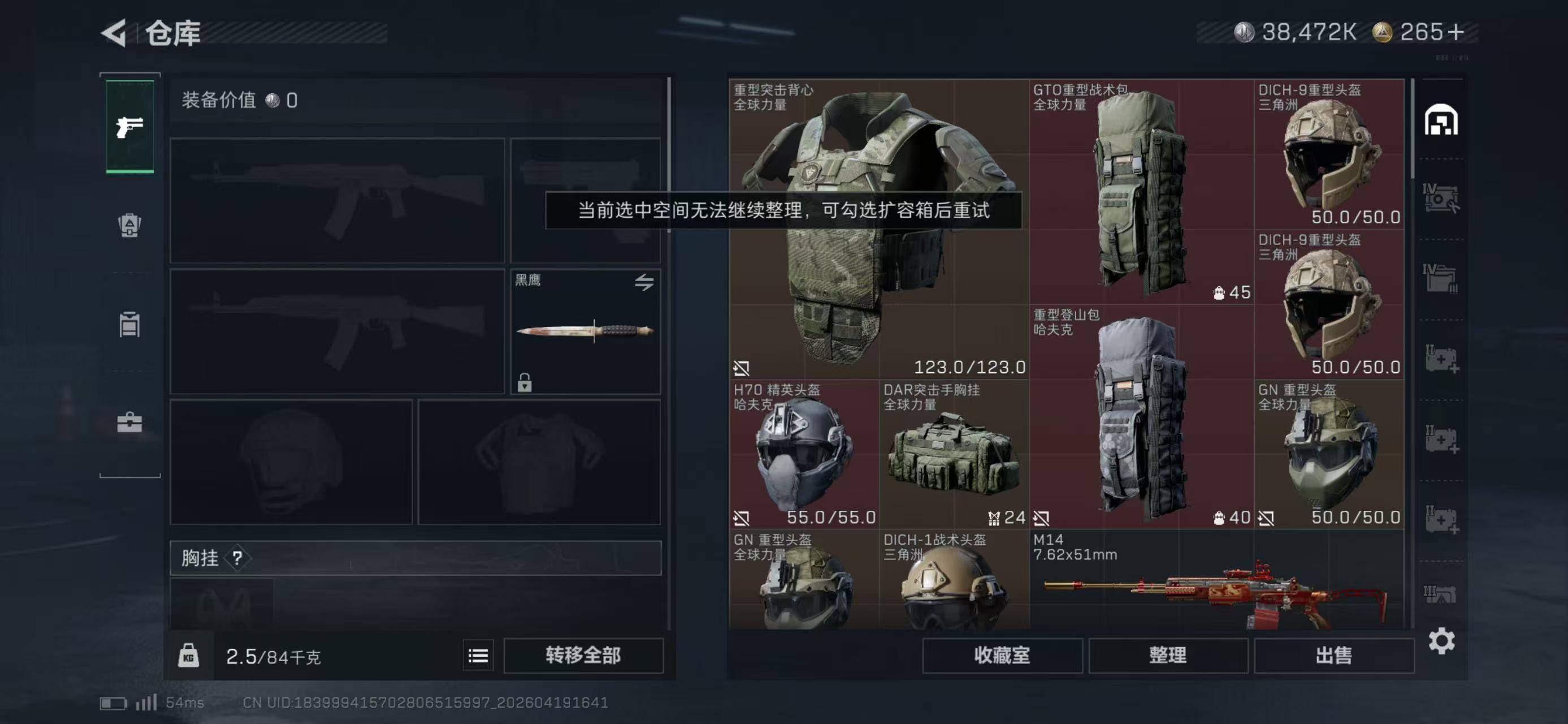Viewport: 1568px width, 724px height.
Task: Open the 收藏室 collection room
Action: 1002,655
